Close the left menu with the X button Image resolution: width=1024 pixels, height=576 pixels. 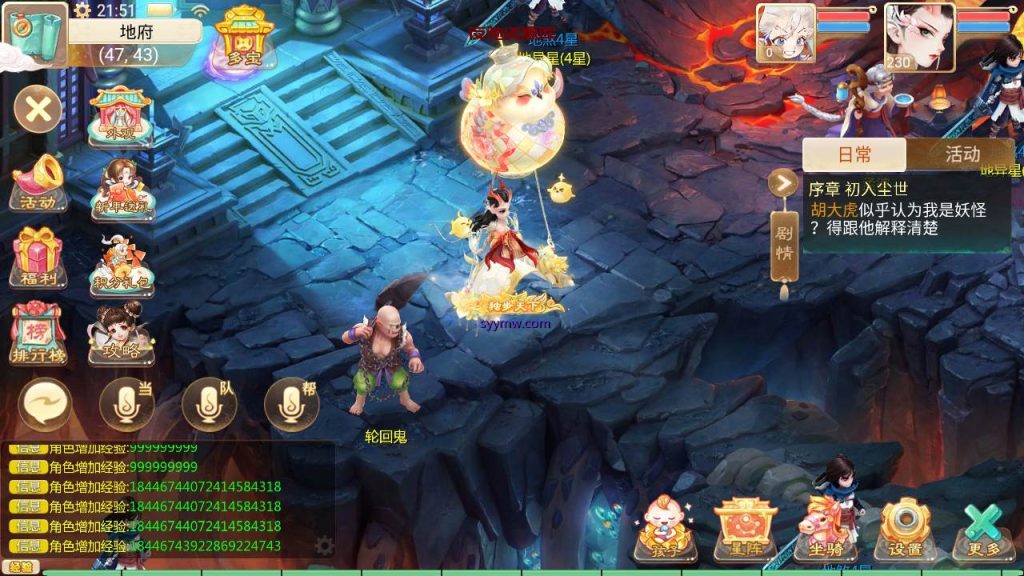tap(38, 108)
